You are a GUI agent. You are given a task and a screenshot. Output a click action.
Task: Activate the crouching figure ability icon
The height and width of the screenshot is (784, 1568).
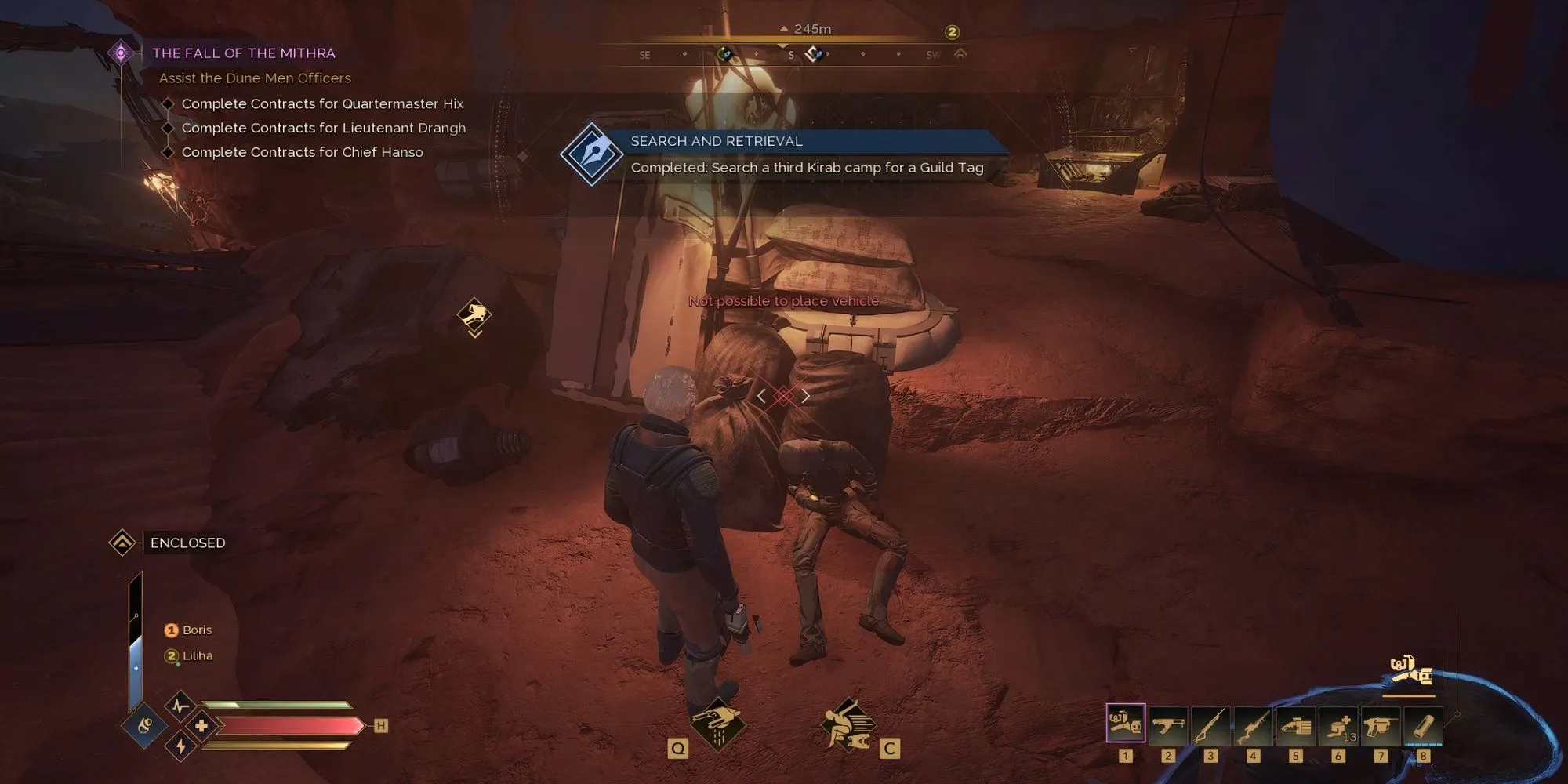click(848, 724)
